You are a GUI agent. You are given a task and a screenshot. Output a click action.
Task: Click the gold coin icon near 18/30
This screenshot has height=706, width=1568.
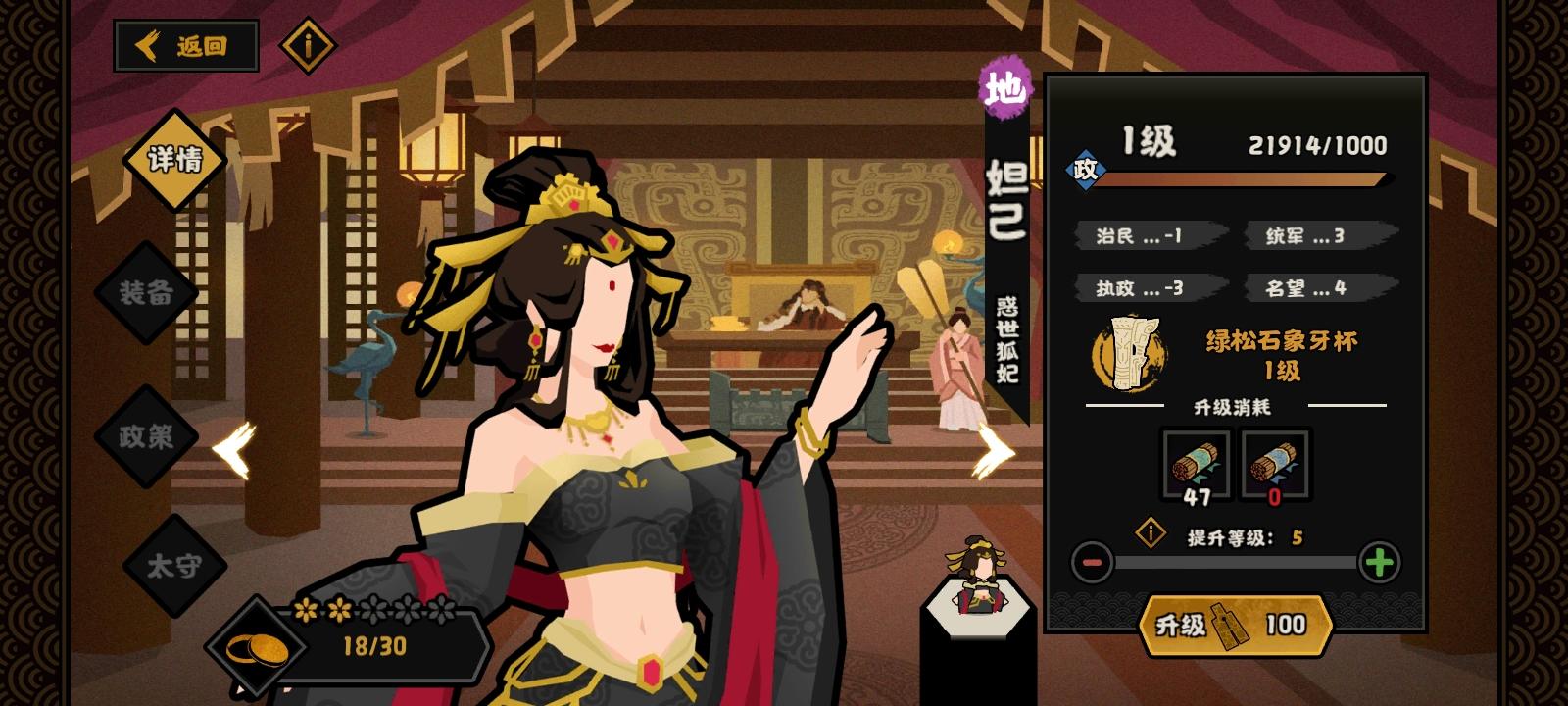(x=257, y=646)
